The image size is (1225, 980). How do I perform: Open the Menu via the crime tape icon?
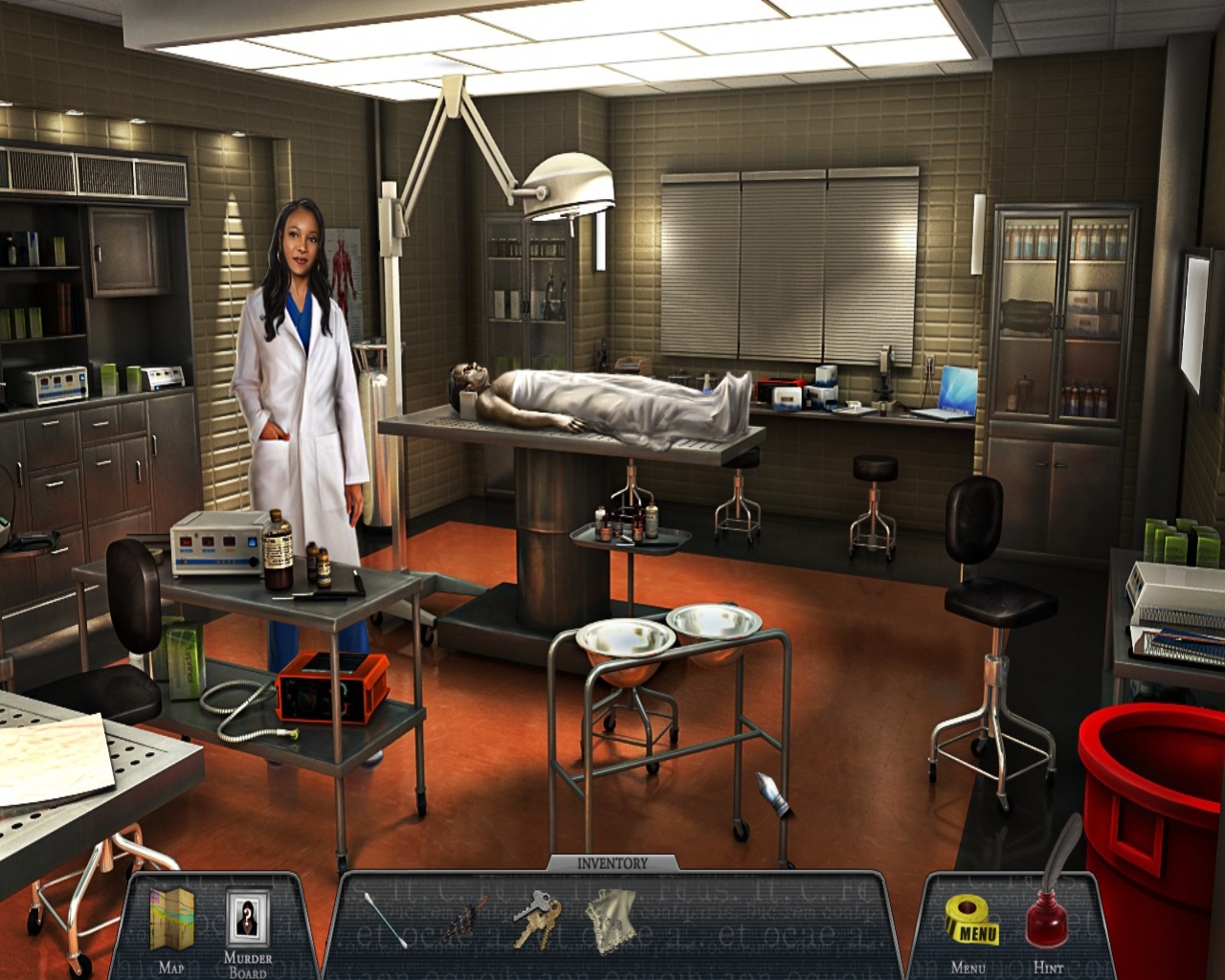tap(971, 922)
